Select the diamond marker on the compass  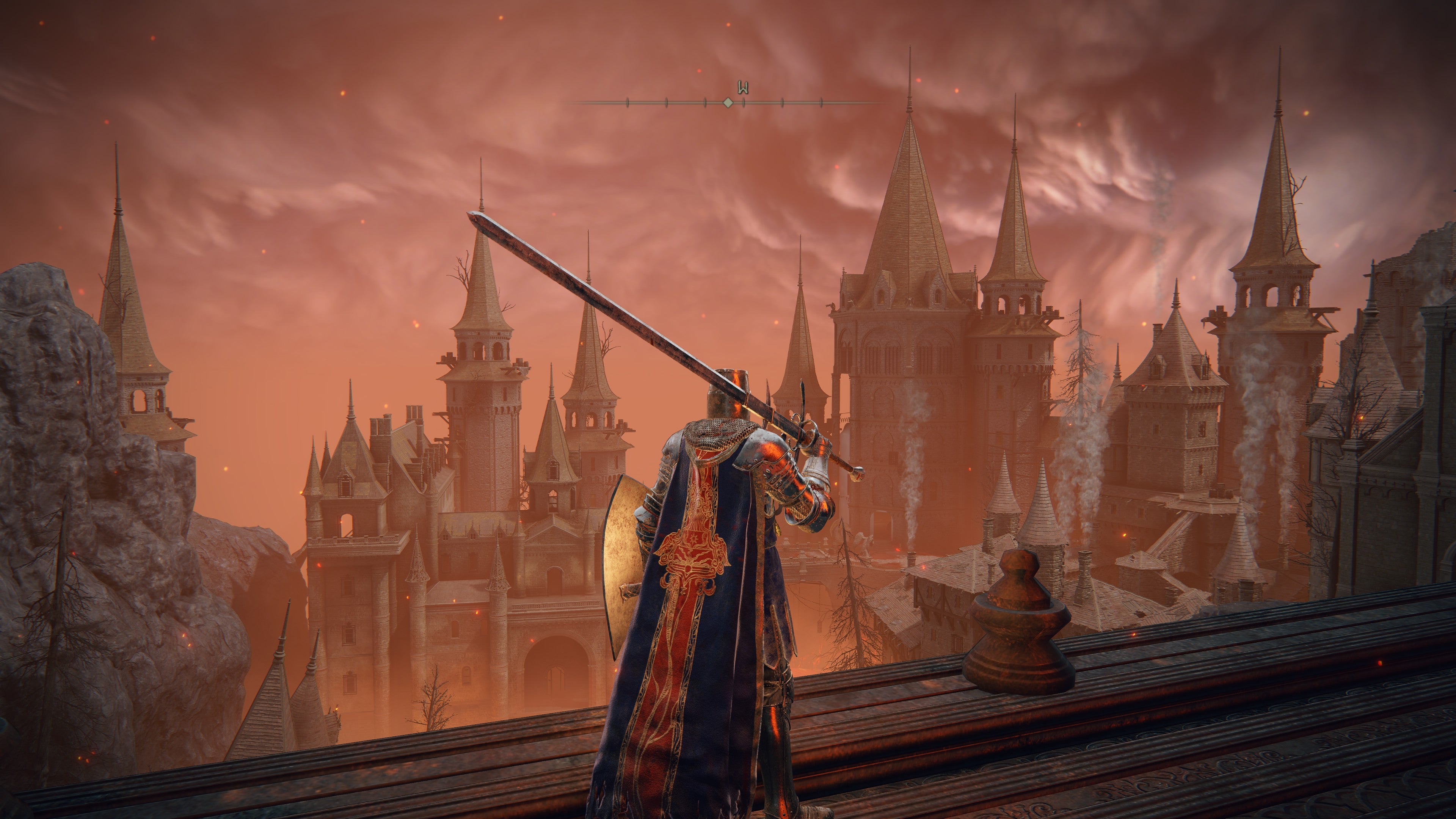click(728, 103)
